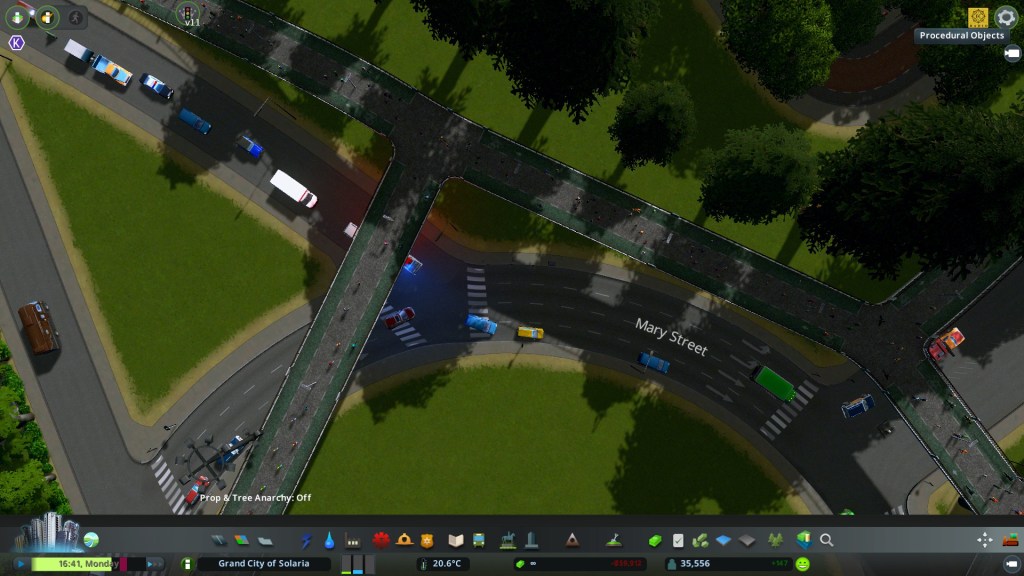Viewport: 1024px width, 576px height.
Task: Open the Electricity lightning bolt menu
Action: [307, 540]
